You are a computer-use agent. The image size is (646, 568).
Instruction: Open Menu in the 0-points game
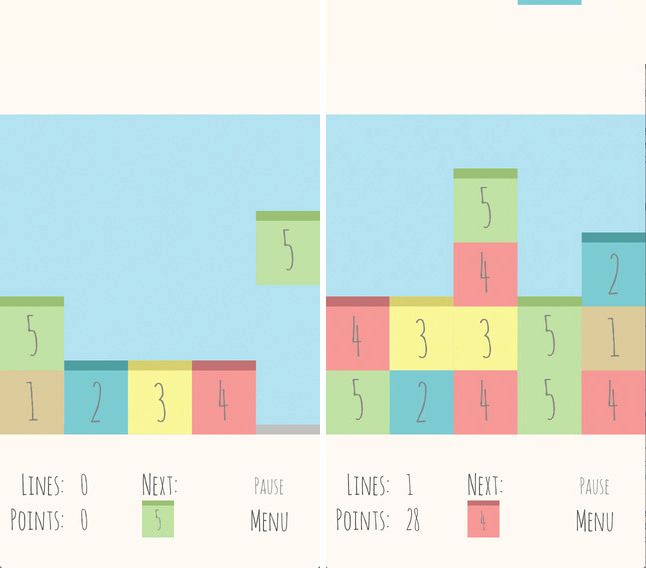269,521
